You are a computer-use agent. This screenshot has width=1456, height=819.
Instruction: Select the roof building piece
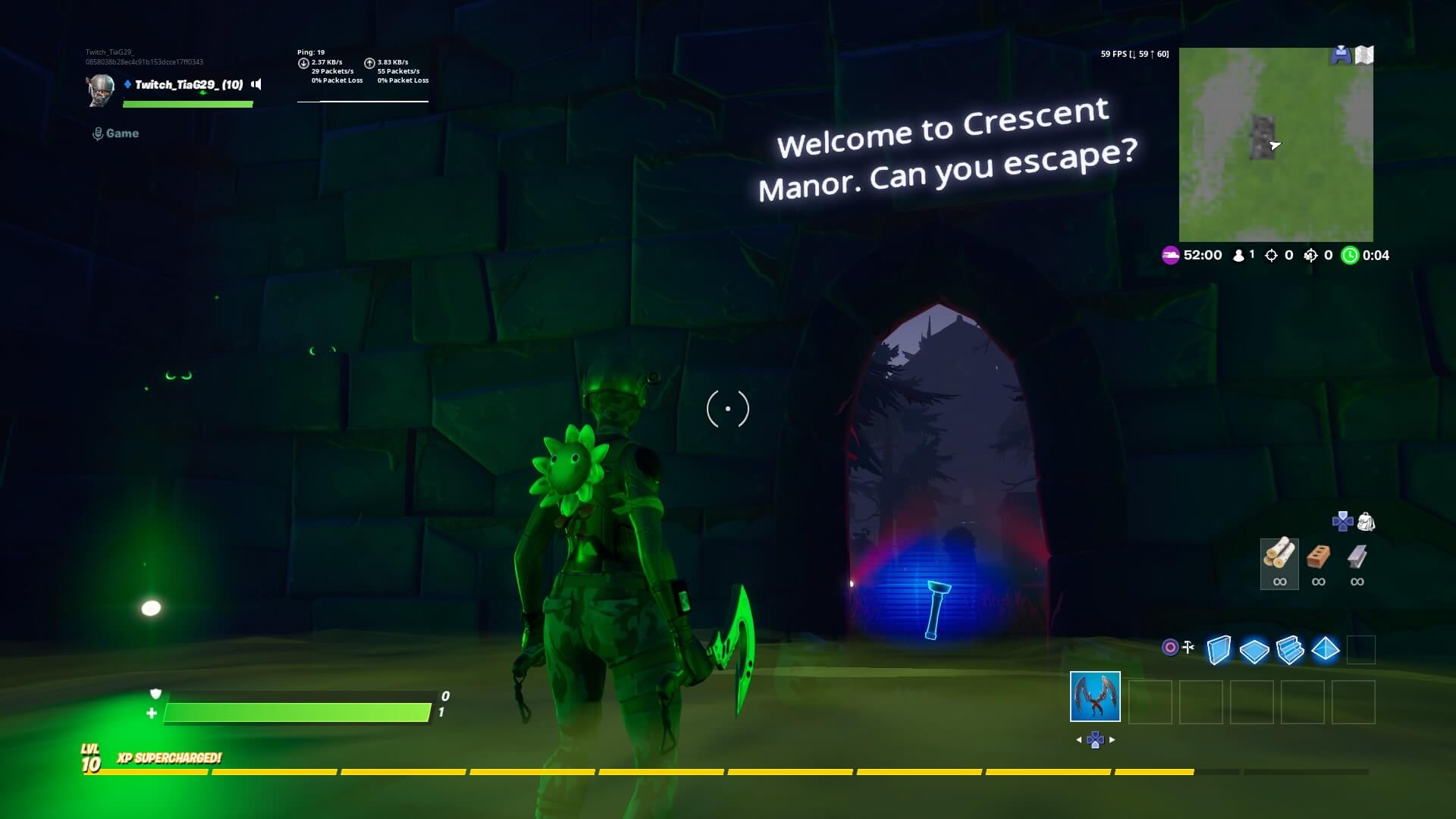[x=1326, y=649]
